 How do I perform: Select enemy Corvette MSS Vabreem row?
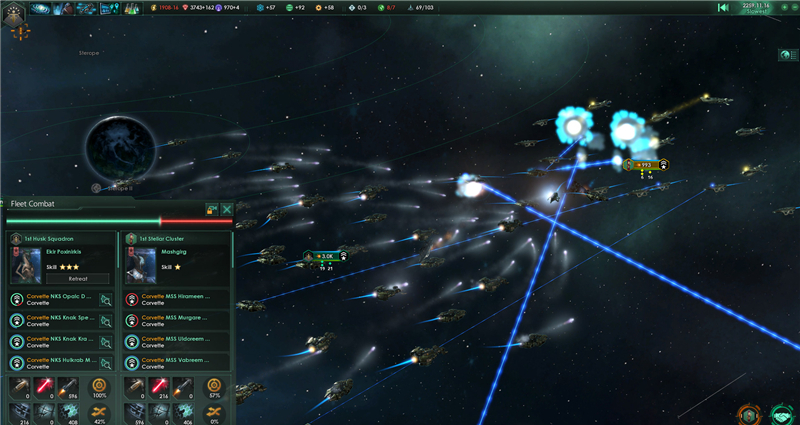click(x=176, y=362)
